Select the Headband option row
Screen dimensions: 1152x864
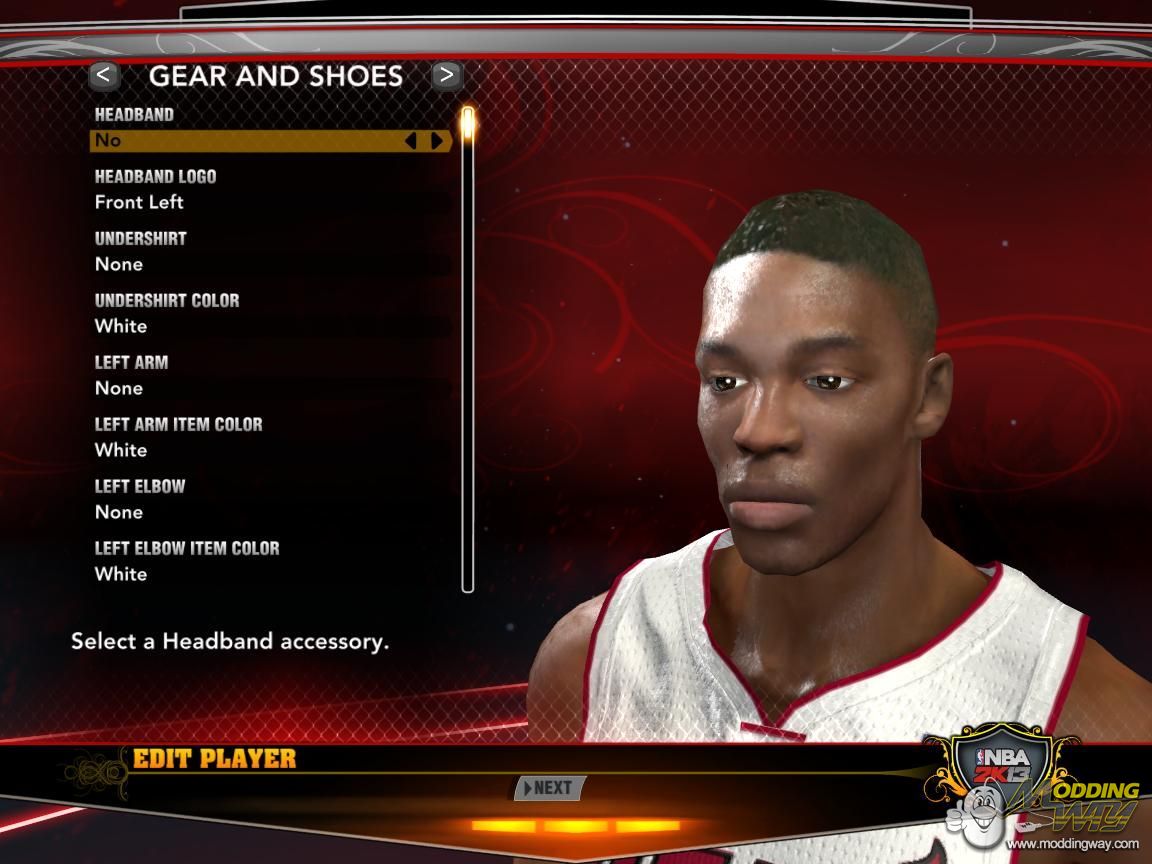click(x=250, y=141)
